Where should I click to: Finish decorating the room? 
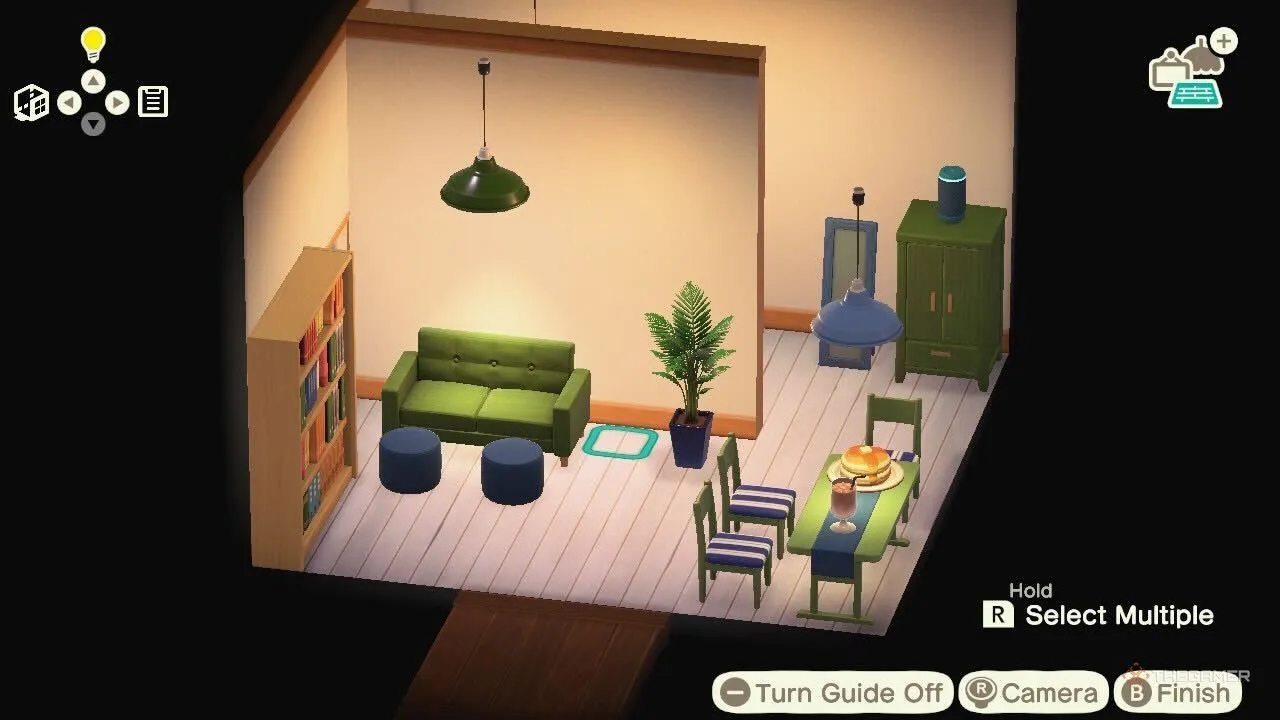[x=1177, y=693]
